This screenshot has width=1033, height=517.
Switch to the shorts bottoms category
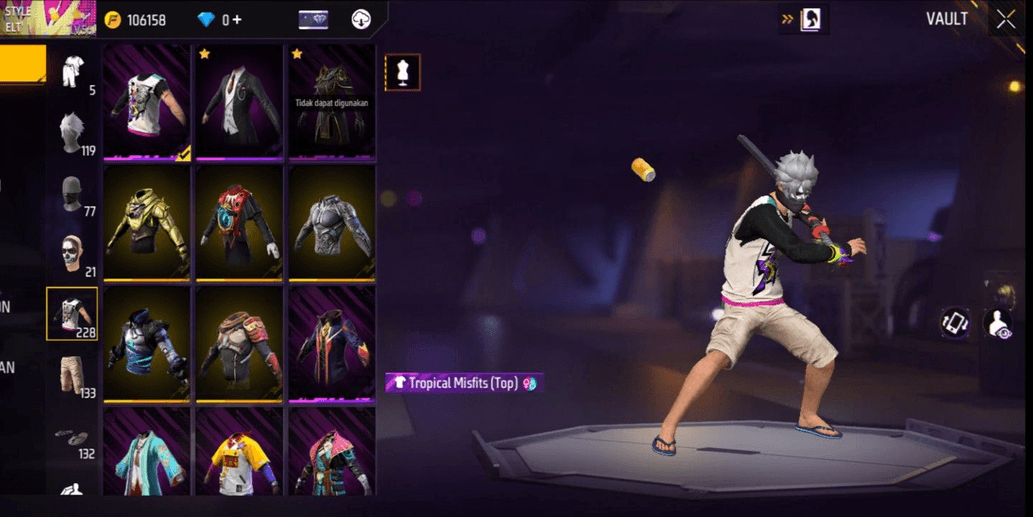(72, 374)
